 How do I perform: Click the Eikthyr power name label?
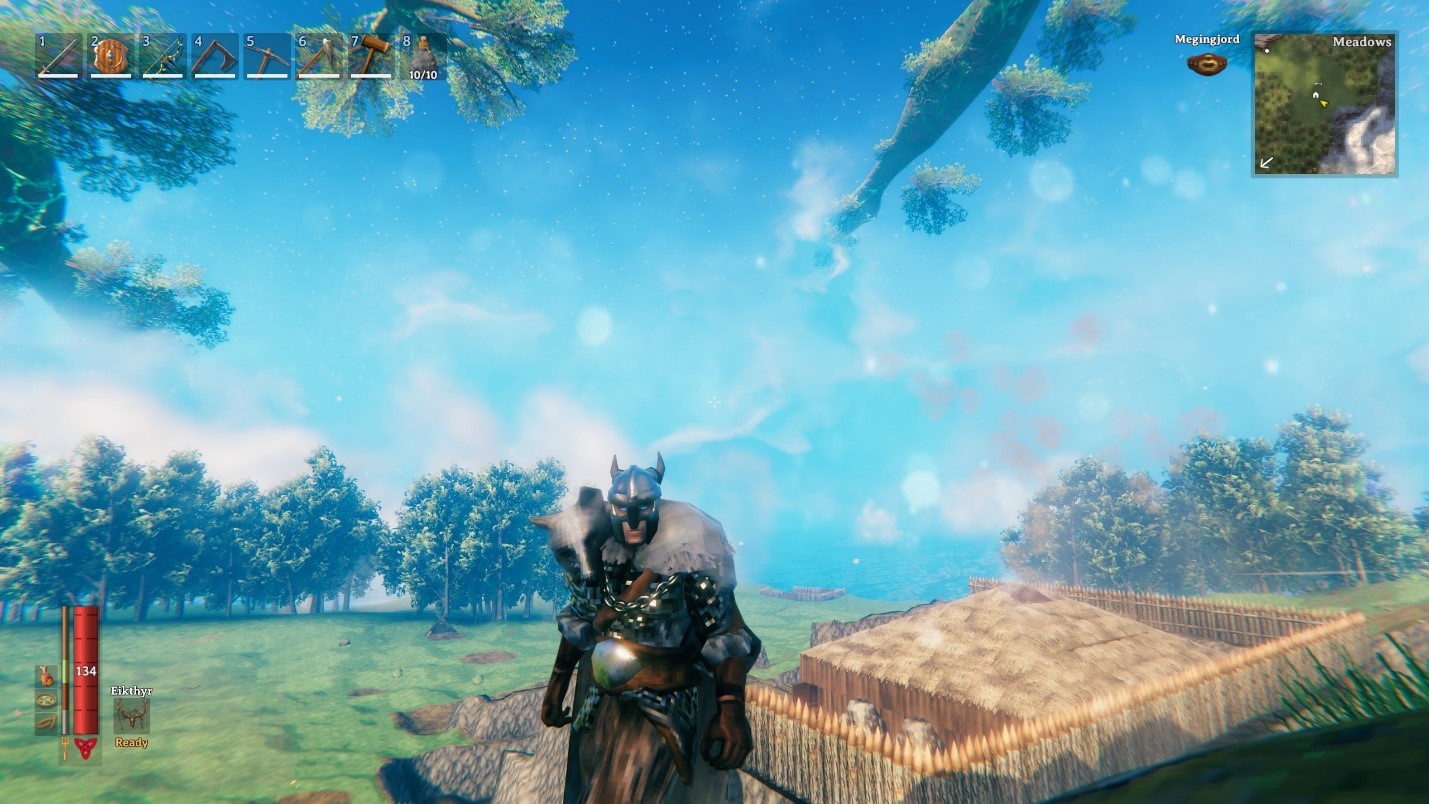tap(131, 690)
